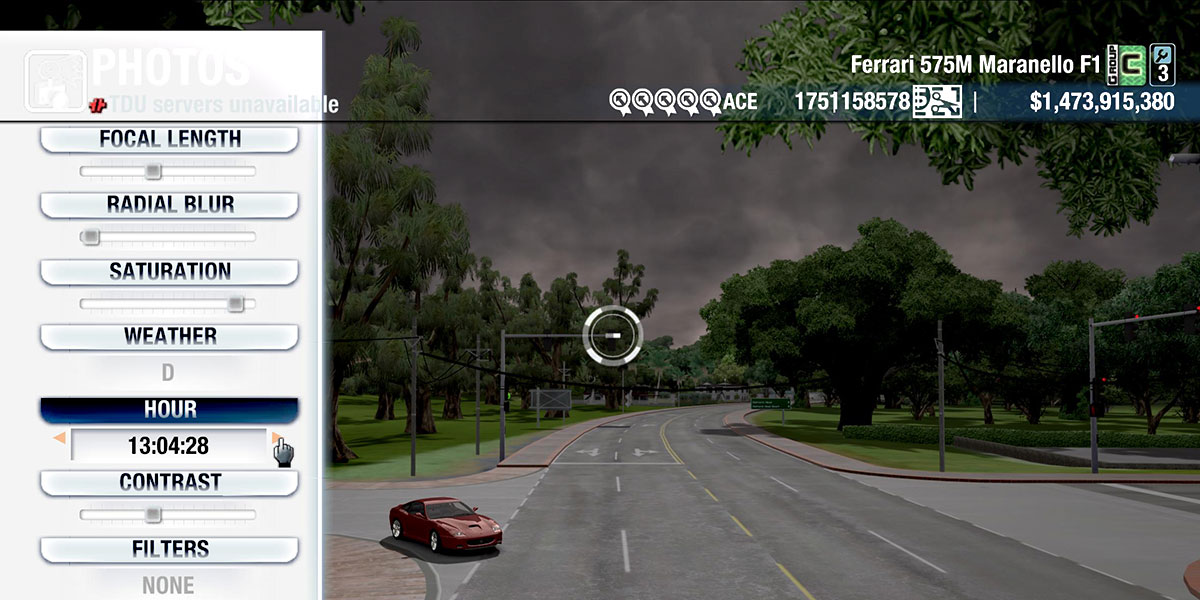This screenshot has height=600, width=1200.
Task: Click the Focal Length slider handle
Action: click(153, 172)
